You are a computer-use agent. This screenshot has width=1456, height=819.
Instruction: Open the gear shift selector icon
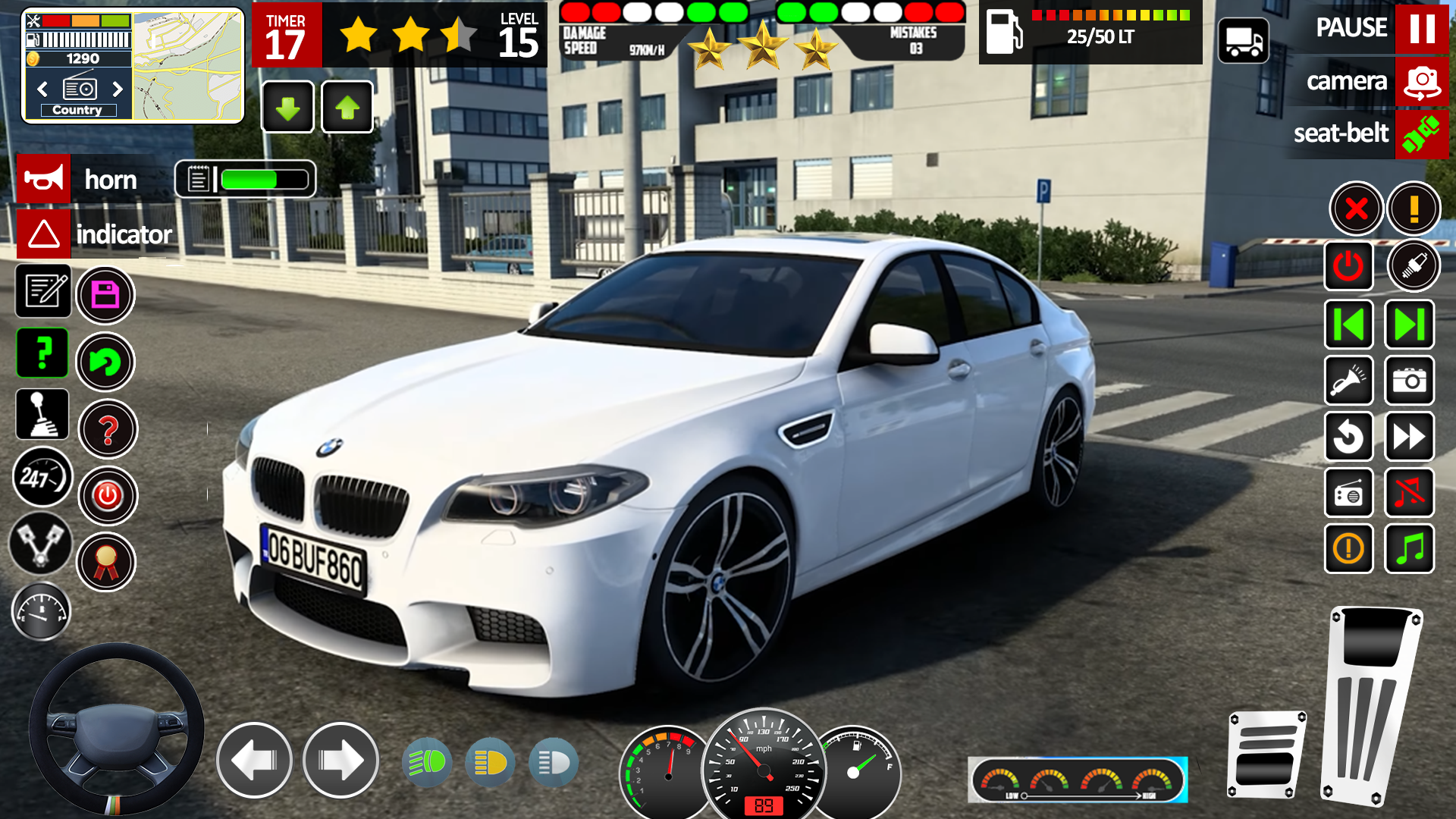coord(43,415)
